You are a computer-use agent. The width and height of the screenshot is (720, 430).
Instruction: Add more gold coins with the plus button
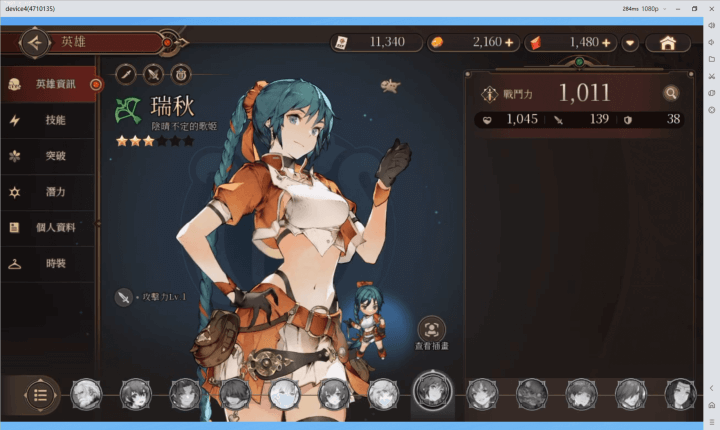click(x=509, y=43)
